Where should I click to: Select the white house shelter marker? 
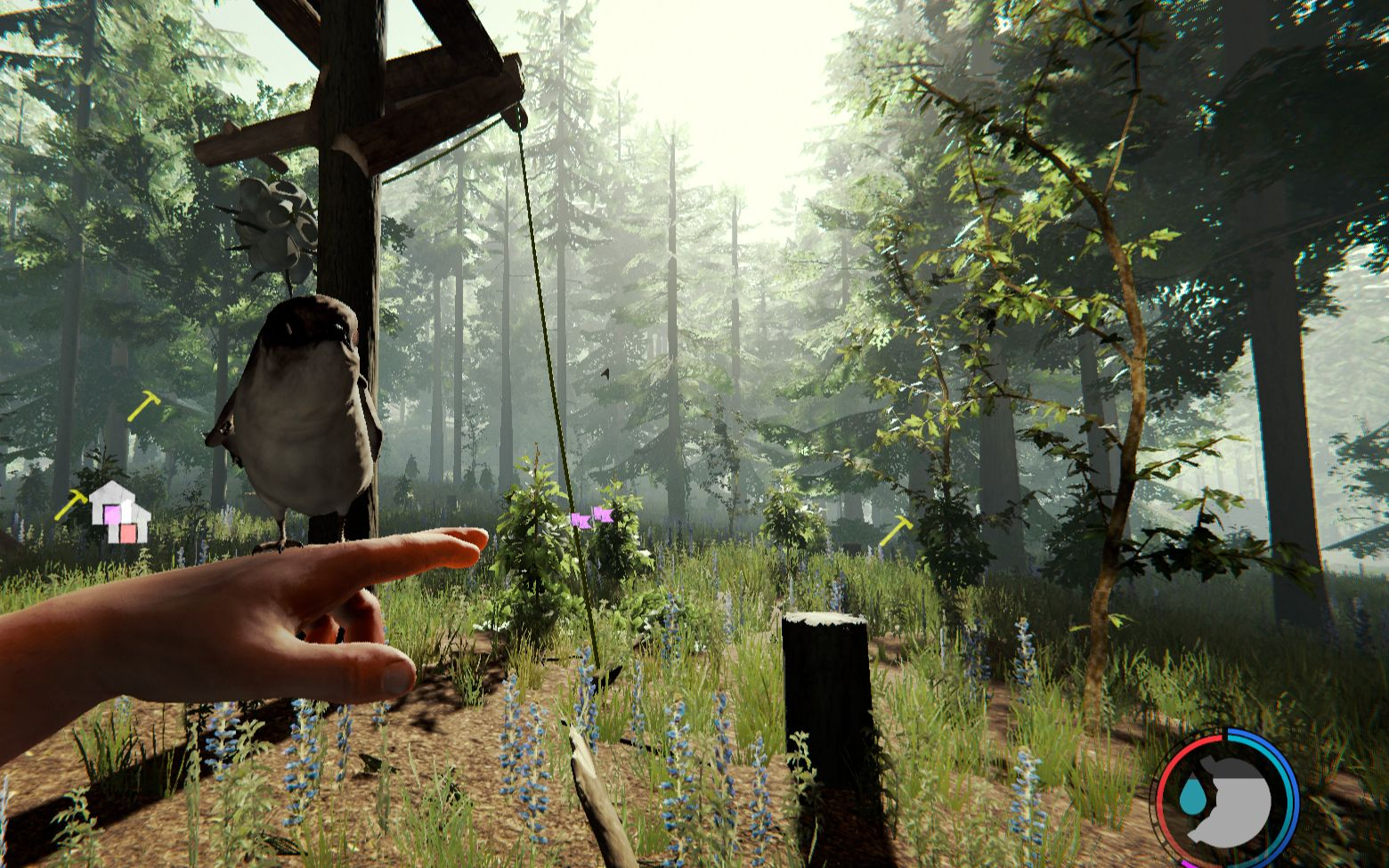pyautogui.click(x=118, y=511)
